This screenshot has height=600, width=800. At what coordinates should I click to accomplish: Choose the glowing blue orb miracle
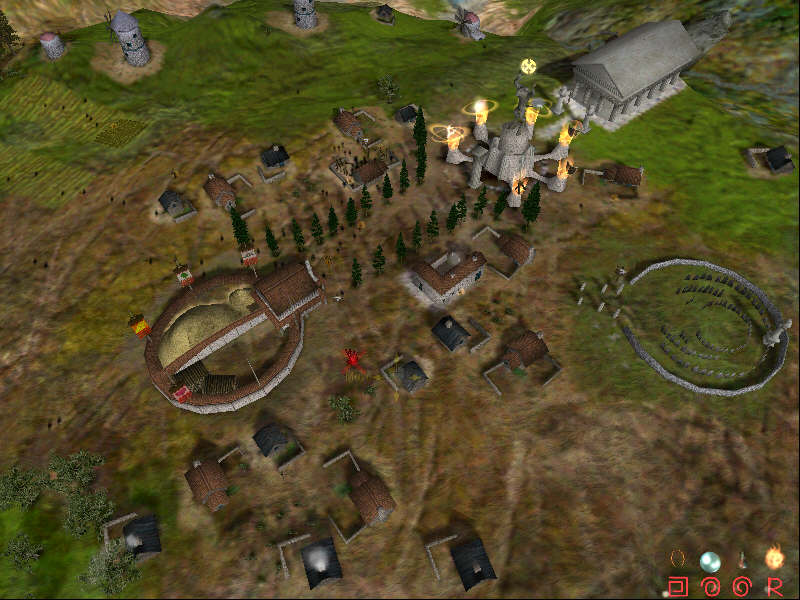[x=709, y=560]
